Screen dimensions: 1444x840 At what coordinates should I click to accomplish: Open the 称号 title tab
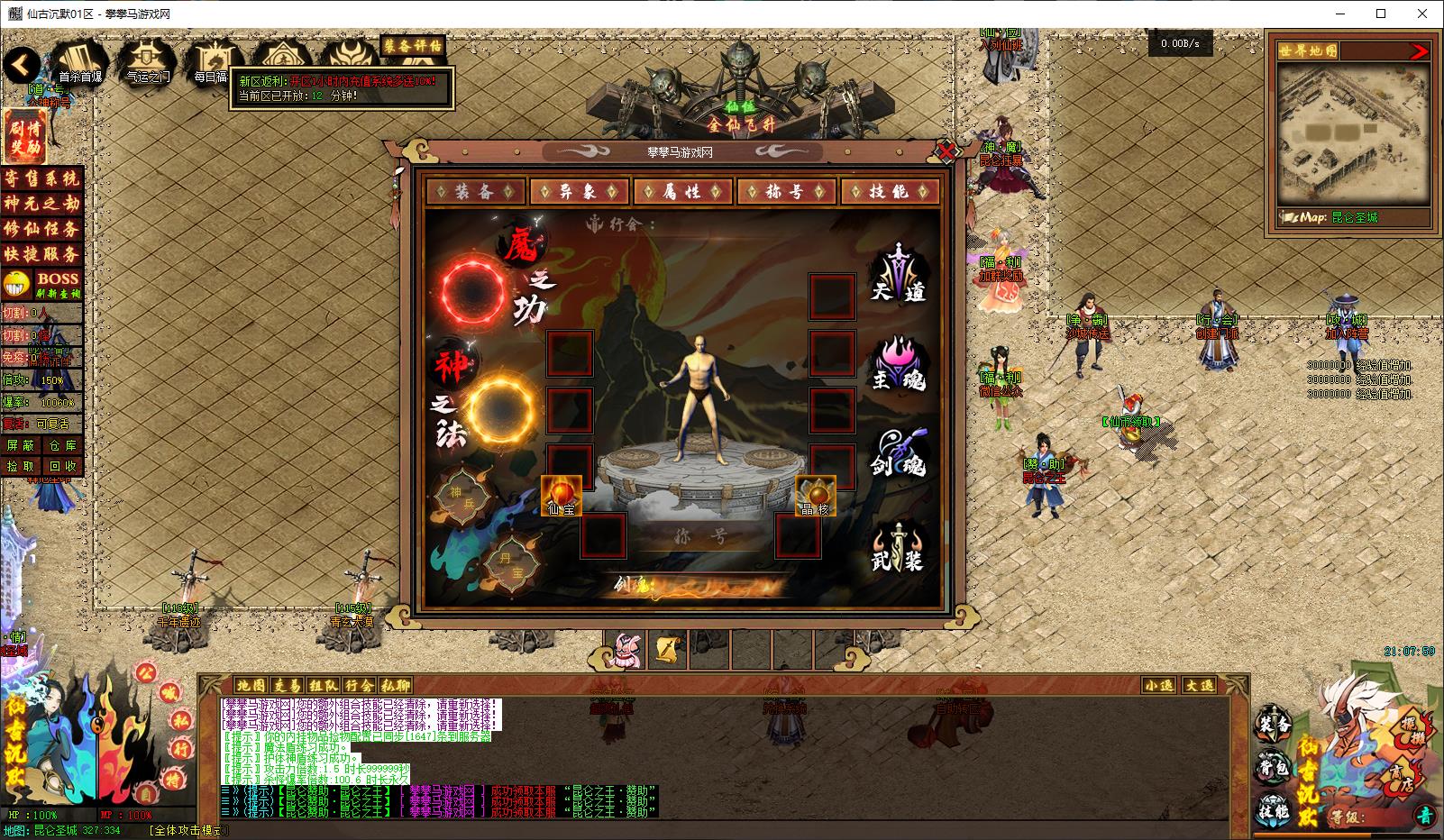click(x=785, y=191)
